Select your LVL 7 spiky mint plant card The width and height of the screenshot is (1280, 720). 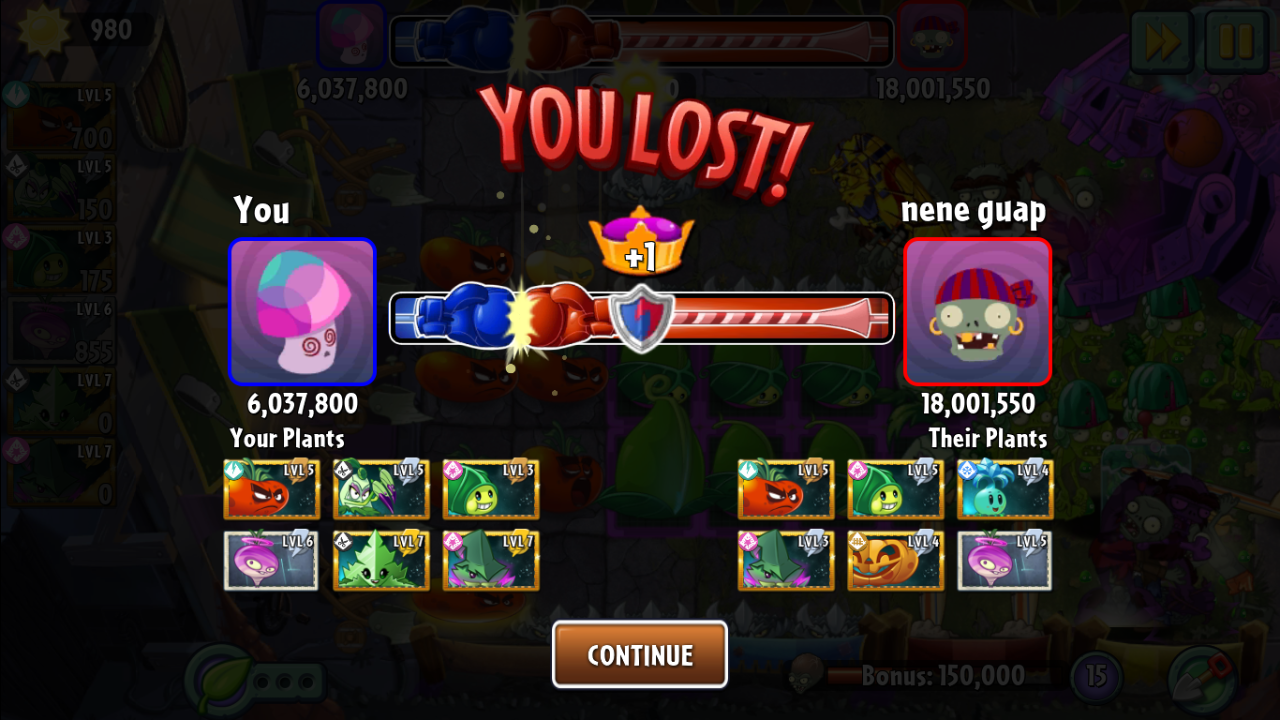click(x=381, y=560)
